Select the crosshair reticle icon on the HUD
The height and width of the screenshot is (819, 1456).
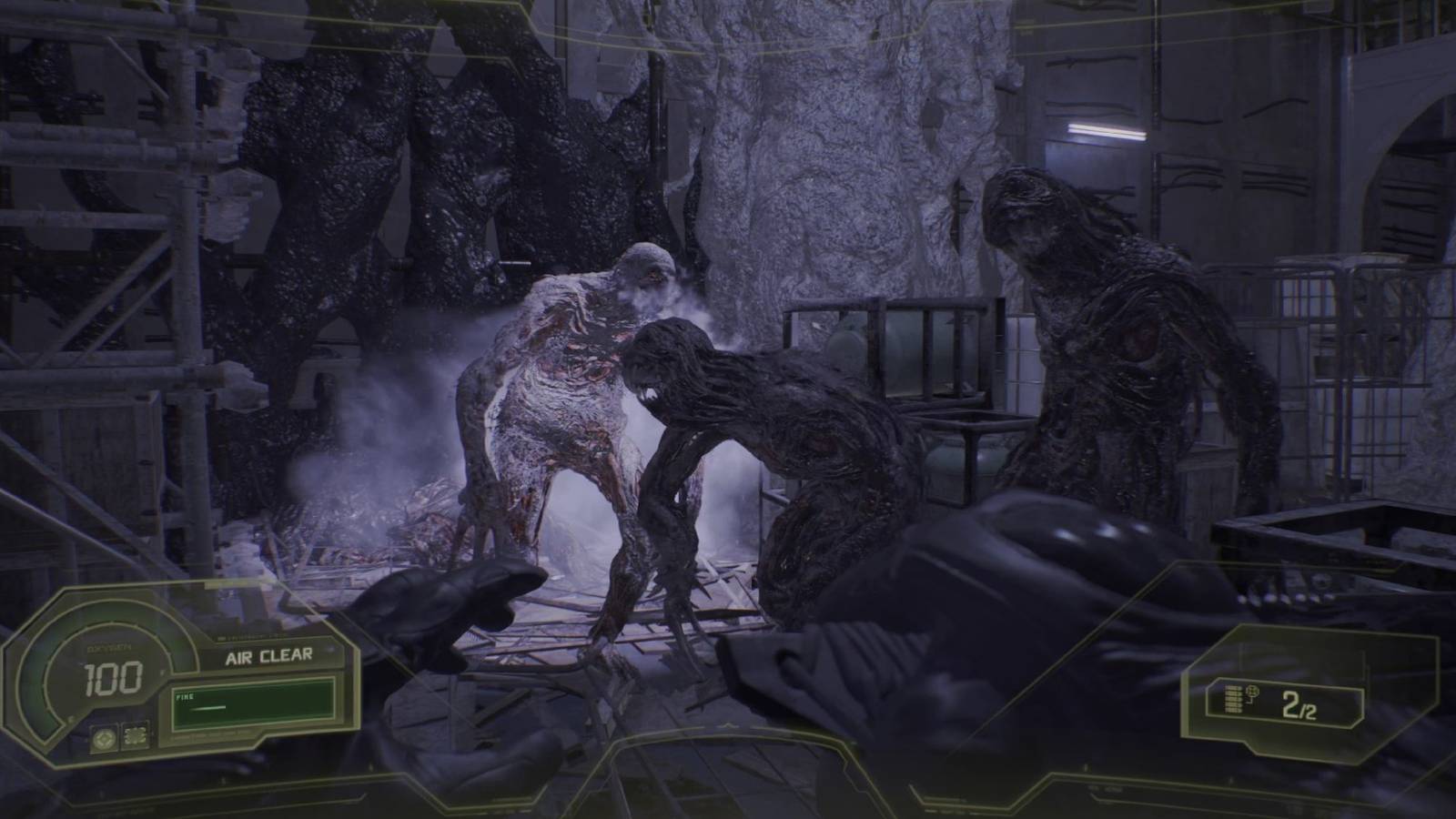coord(105,737)
